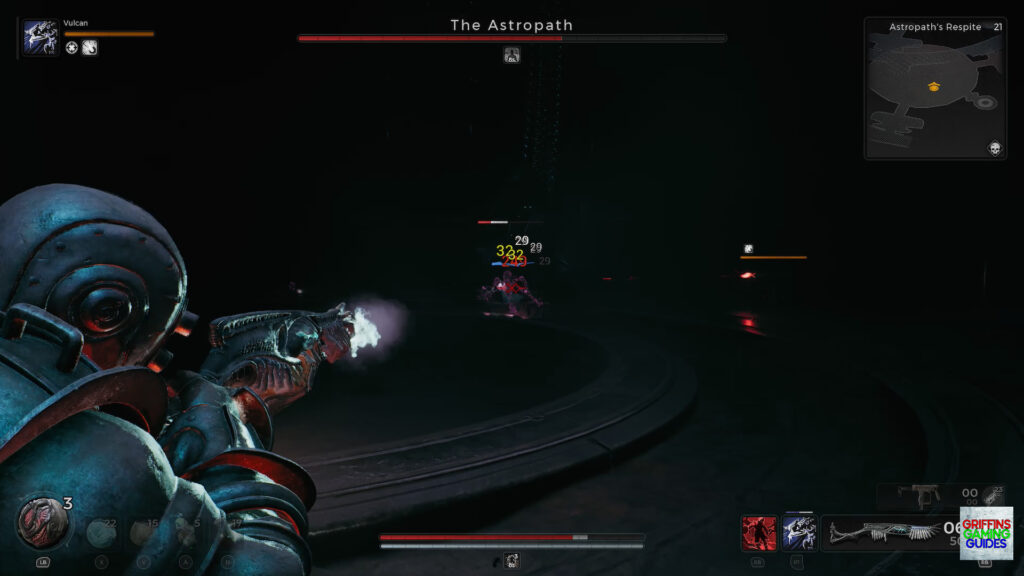Click the hook status icon under Vulcan
The height and width of the screenshot is (576, 1024).
pyautogui.click(x=90, y=48)
